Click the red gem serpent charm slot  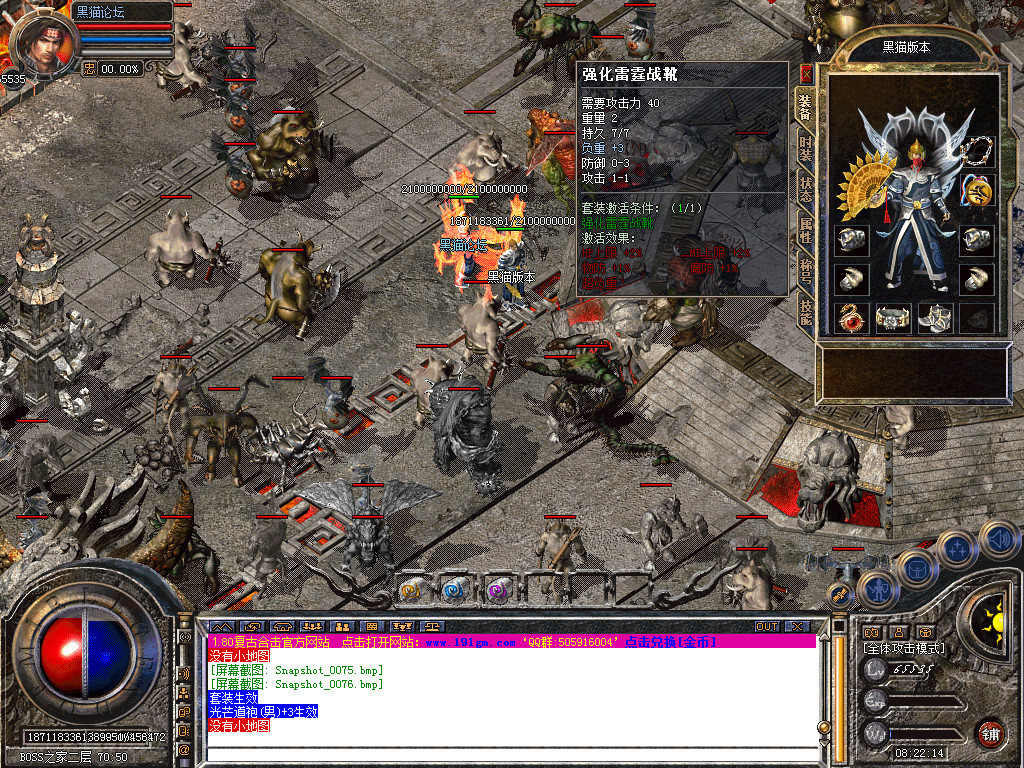point(852,318)
